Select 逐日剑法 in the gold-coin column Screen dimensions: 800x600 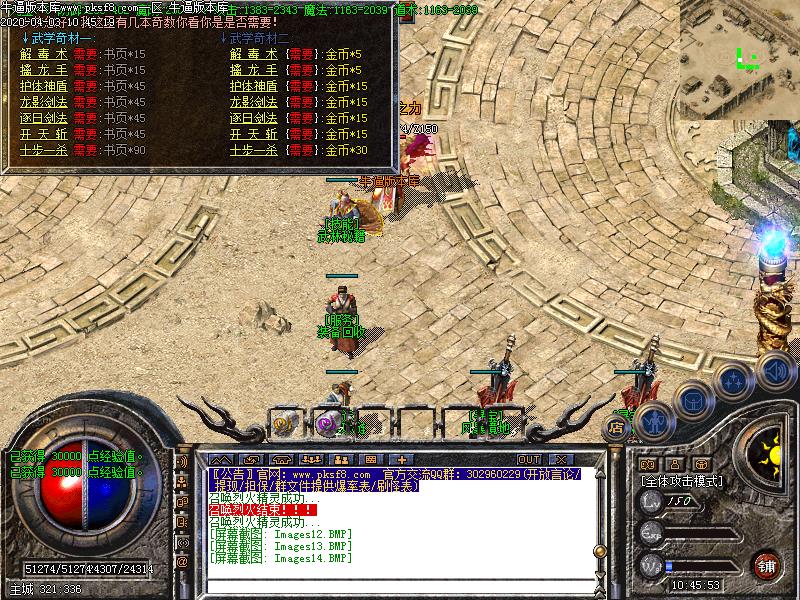pyautogui.click(x=254, y=118)
